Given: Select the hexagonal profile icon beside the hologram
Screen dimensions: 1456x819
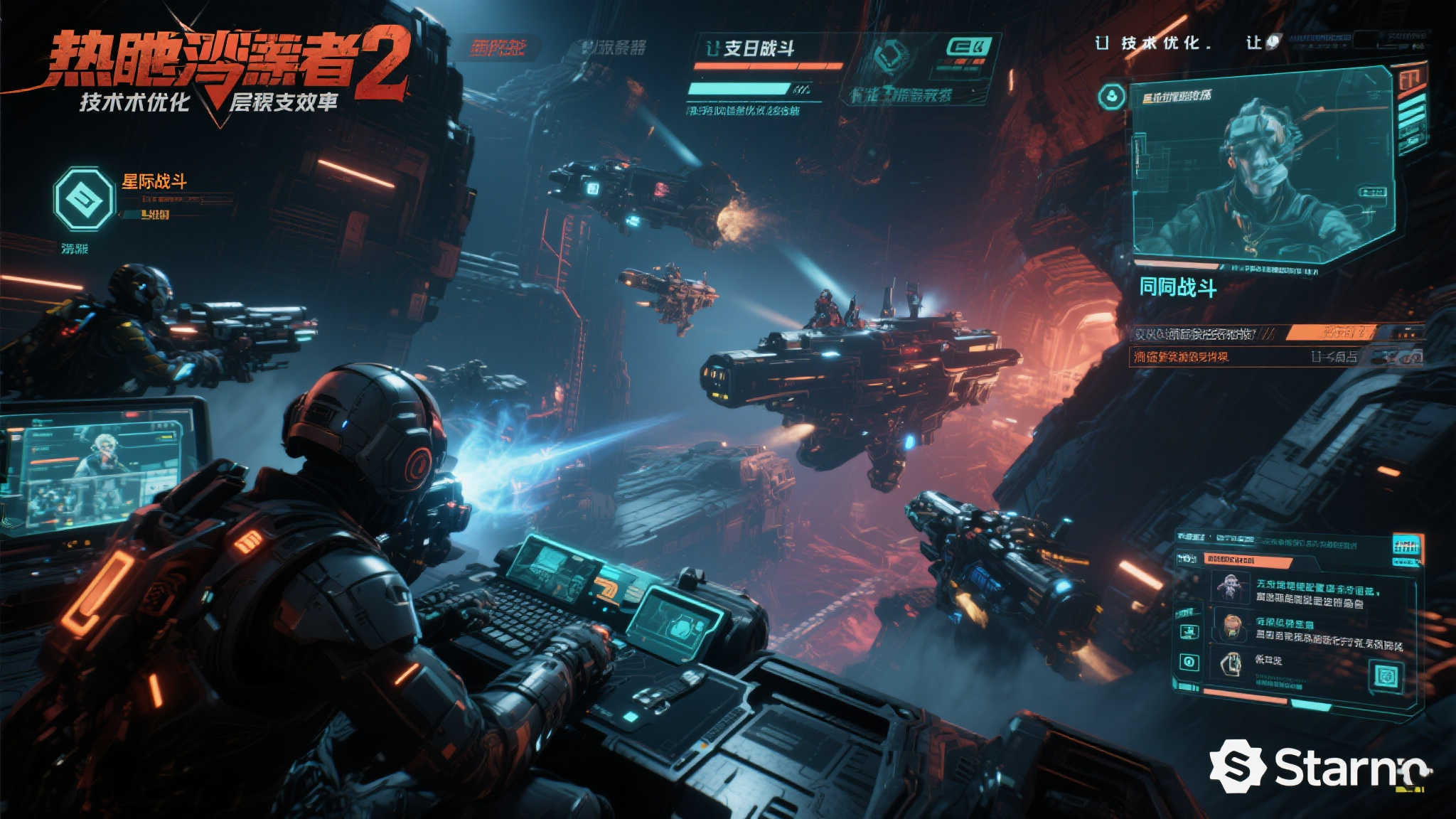Looking at the screenshot, I should (x=1111, y=97).
